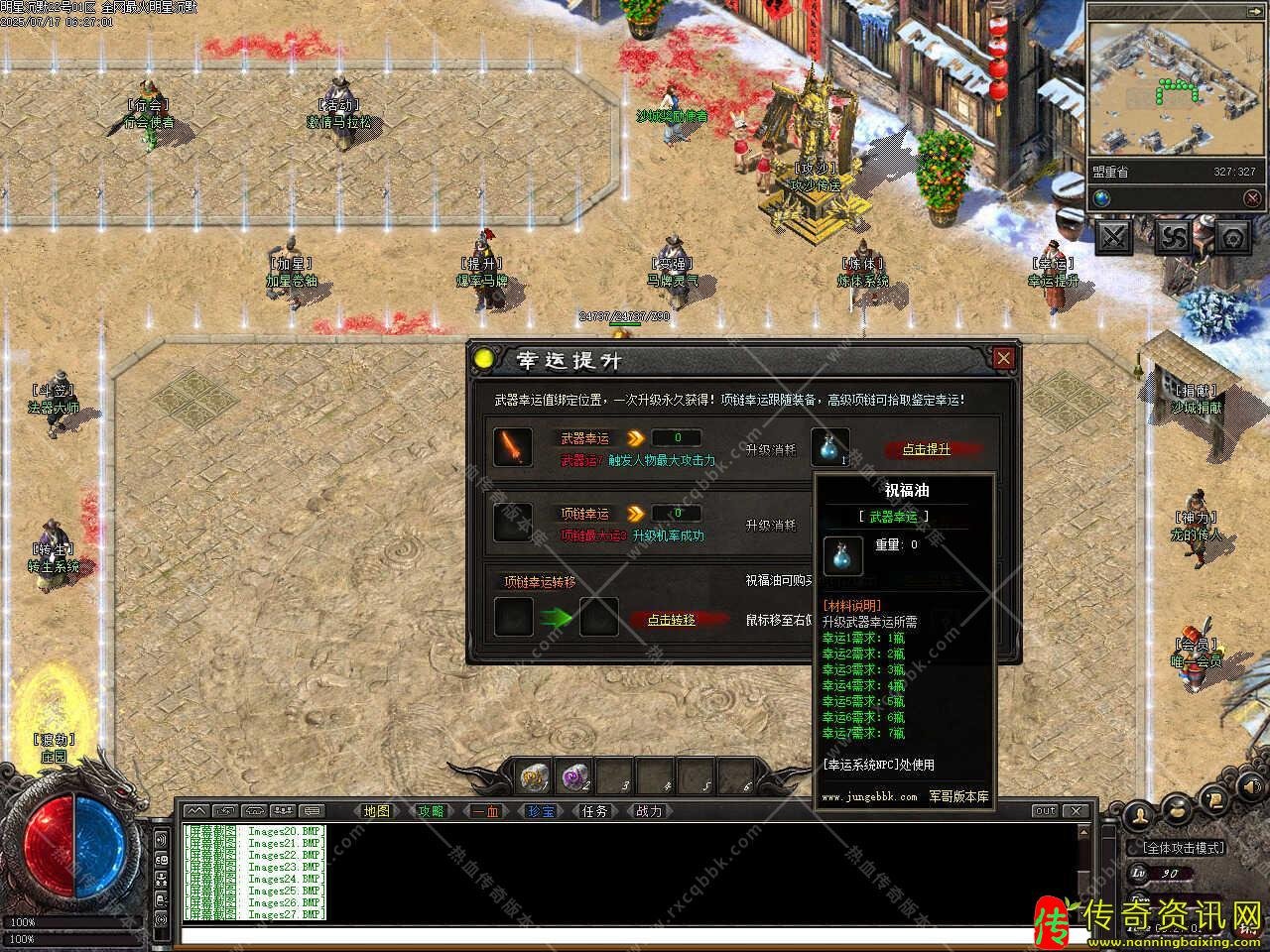
Task: Click the chat text input field
Action: coord(625,935)
